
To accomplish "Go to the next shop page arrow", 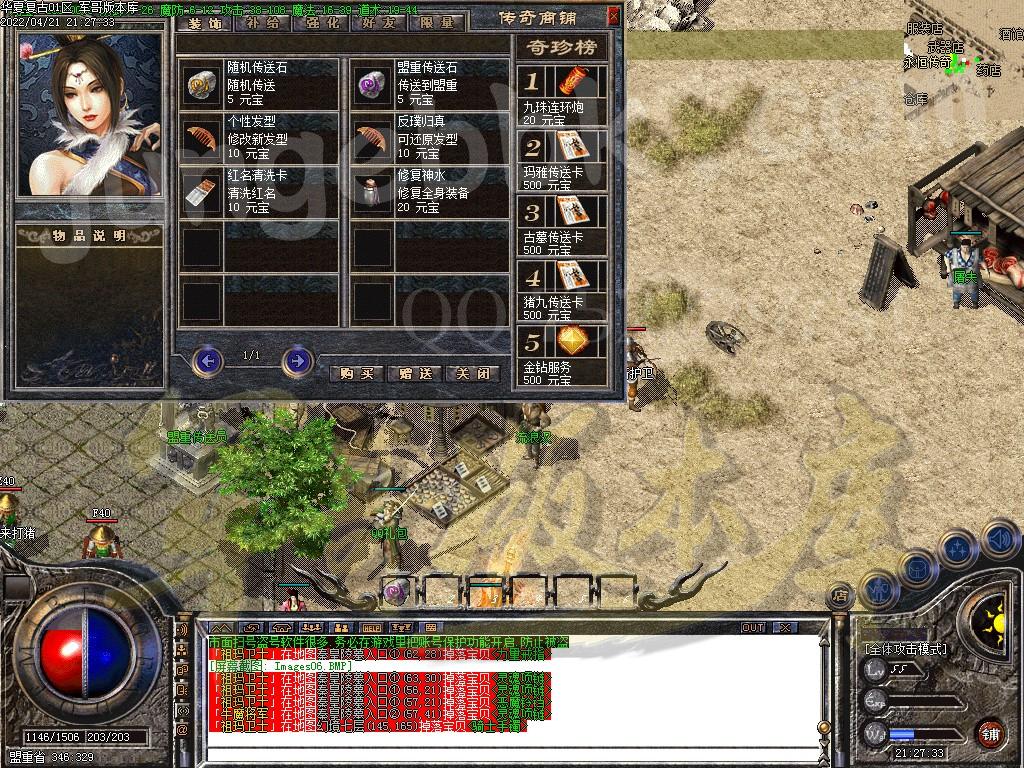I will click(x=297, y=360).
